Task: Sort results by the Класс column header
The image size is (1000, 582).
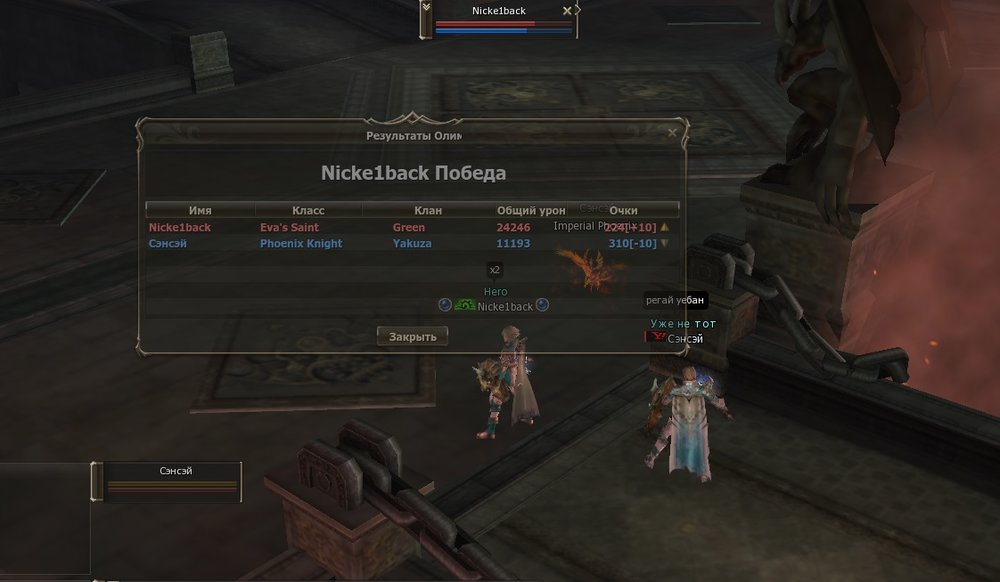Action: point(308,211)
